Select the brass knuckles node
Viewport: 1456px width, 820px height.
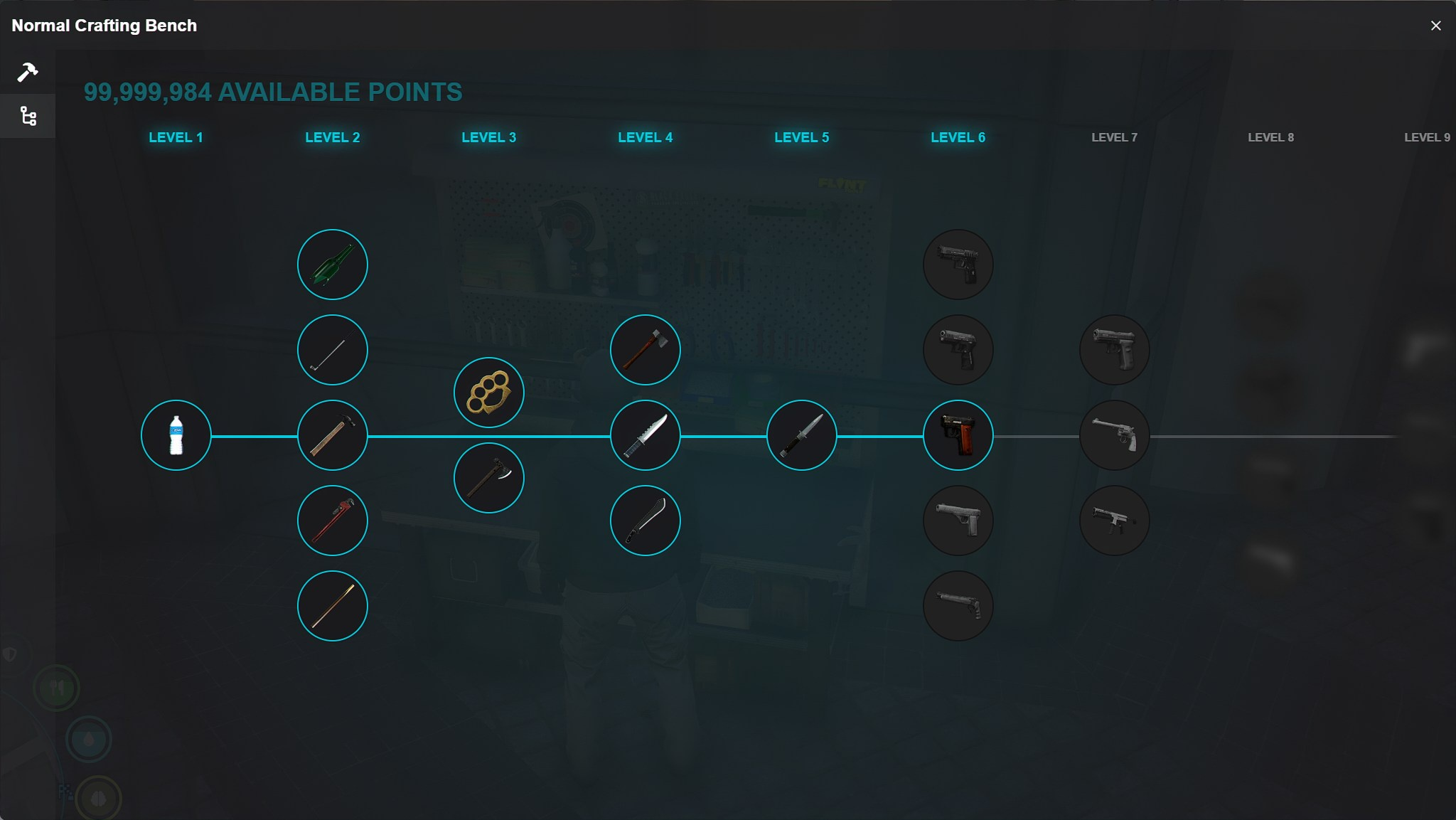489,393
